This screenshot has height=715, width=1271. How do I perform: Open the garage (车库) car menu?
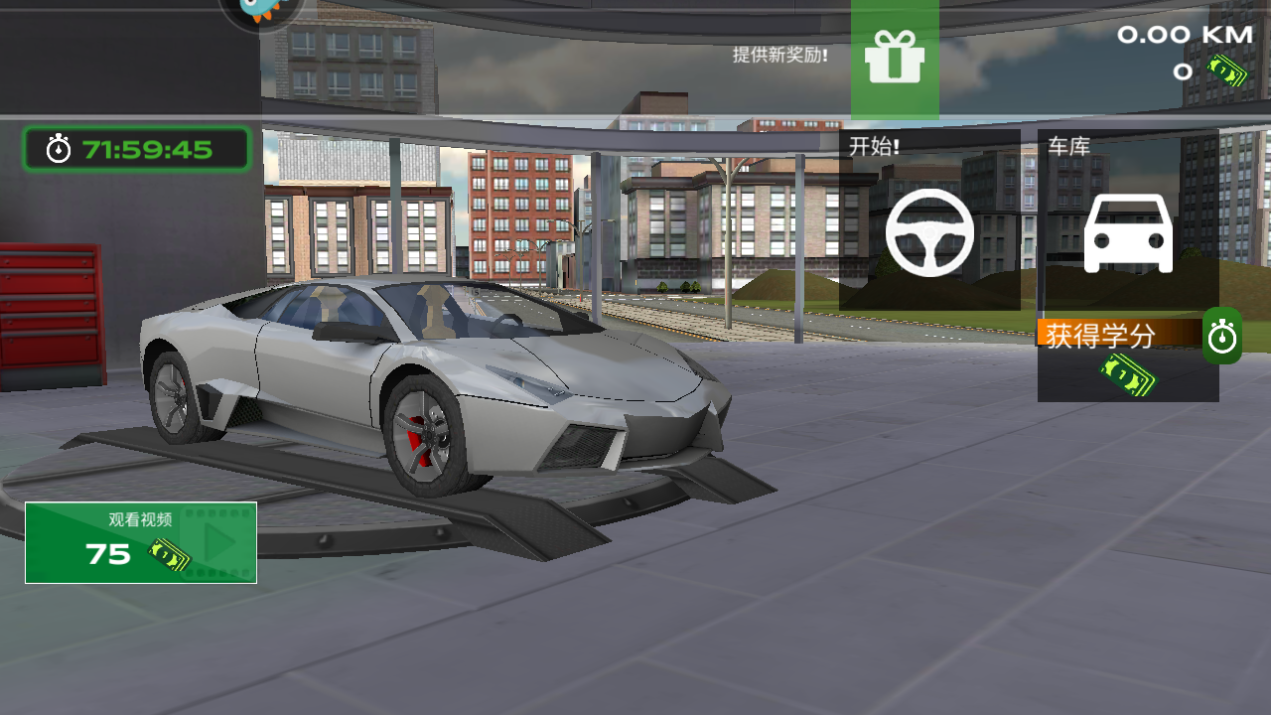(1128, 232)
